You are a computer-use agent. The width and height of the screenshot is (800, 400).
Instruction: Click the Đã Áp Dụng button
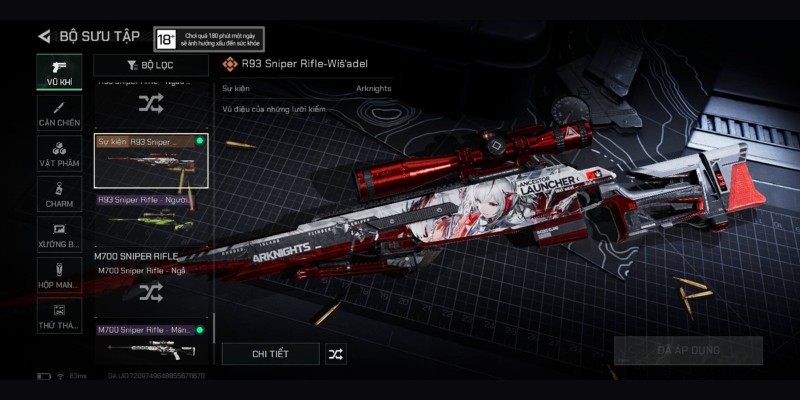point(688,350)
